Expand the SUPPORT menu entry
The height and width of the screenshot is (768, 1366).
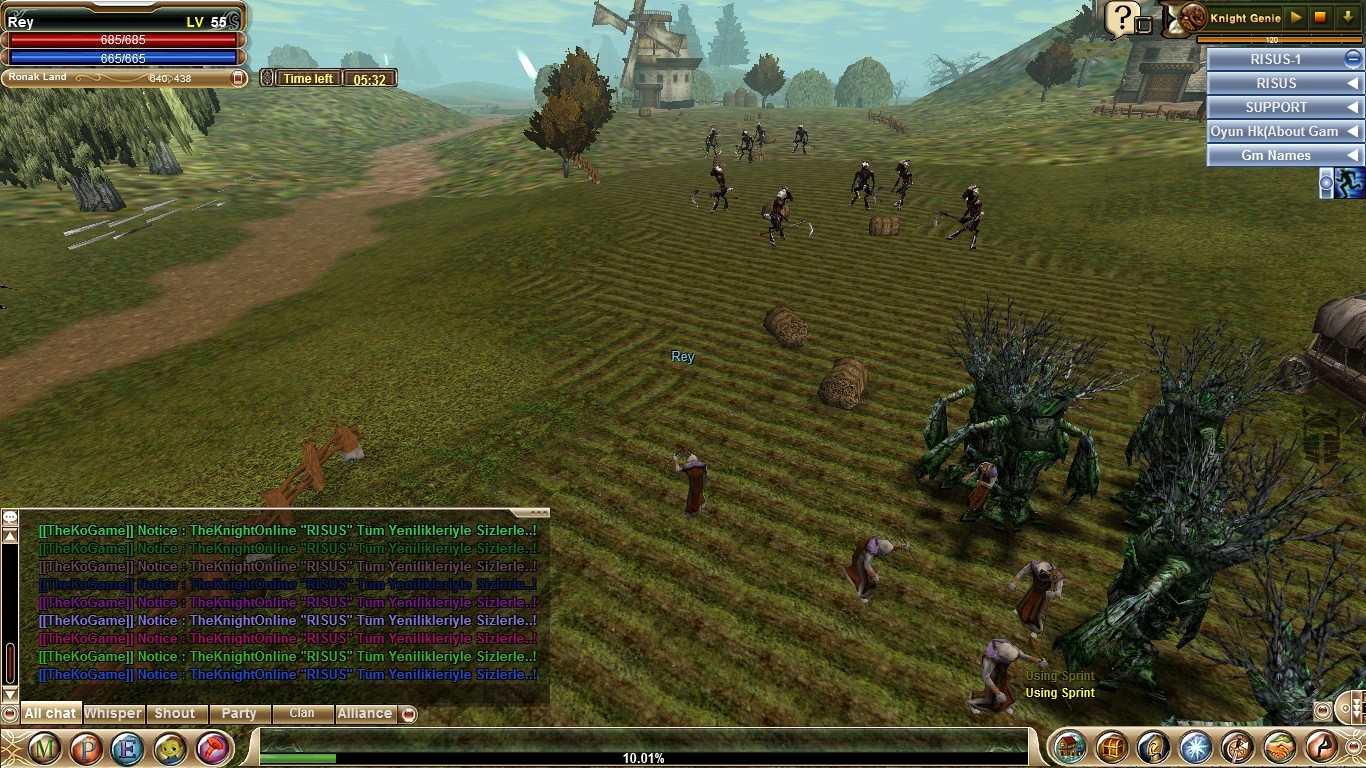1284,107
